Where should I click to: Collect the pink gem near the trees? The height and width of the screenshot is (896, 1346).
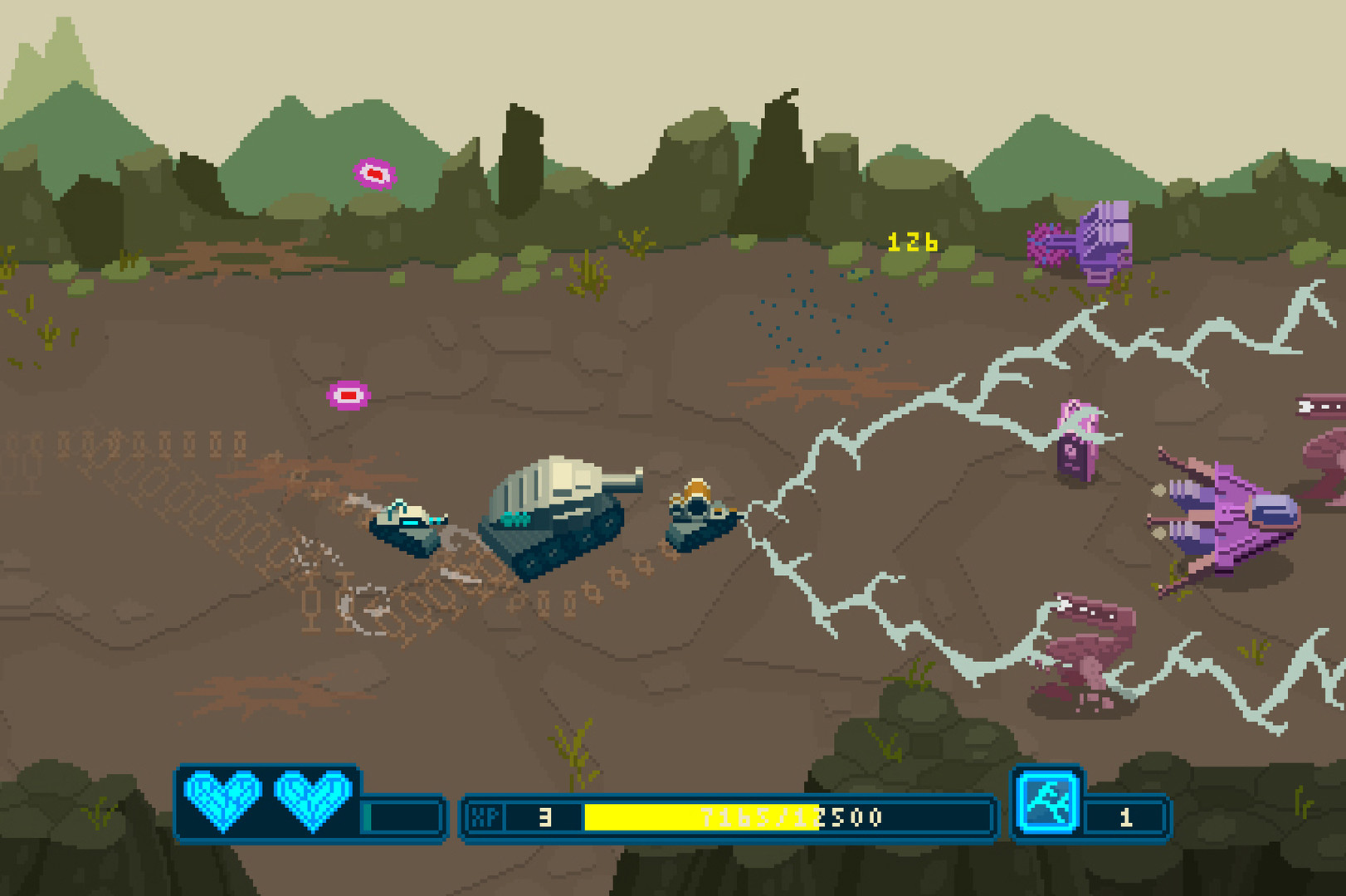tap(375, 173)
